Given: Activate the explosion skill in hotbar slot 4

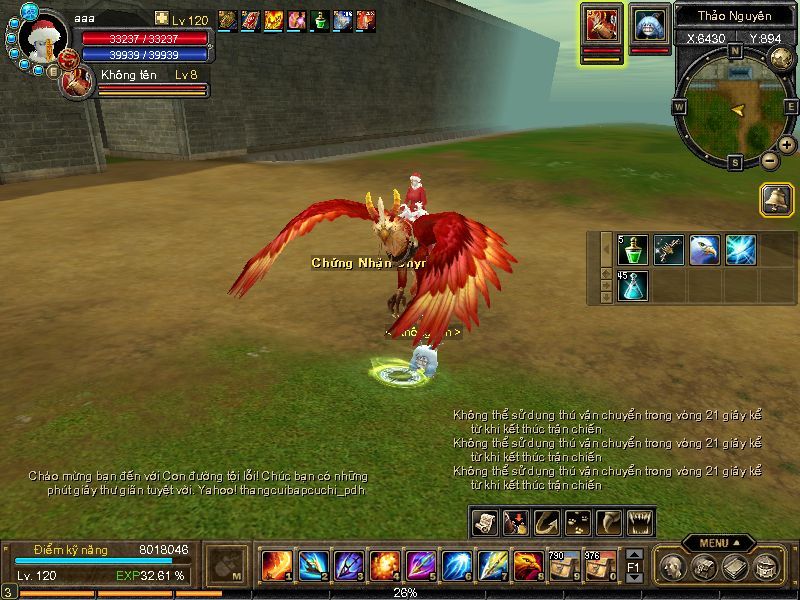Looking at the screenshot, I should (384, 566).
